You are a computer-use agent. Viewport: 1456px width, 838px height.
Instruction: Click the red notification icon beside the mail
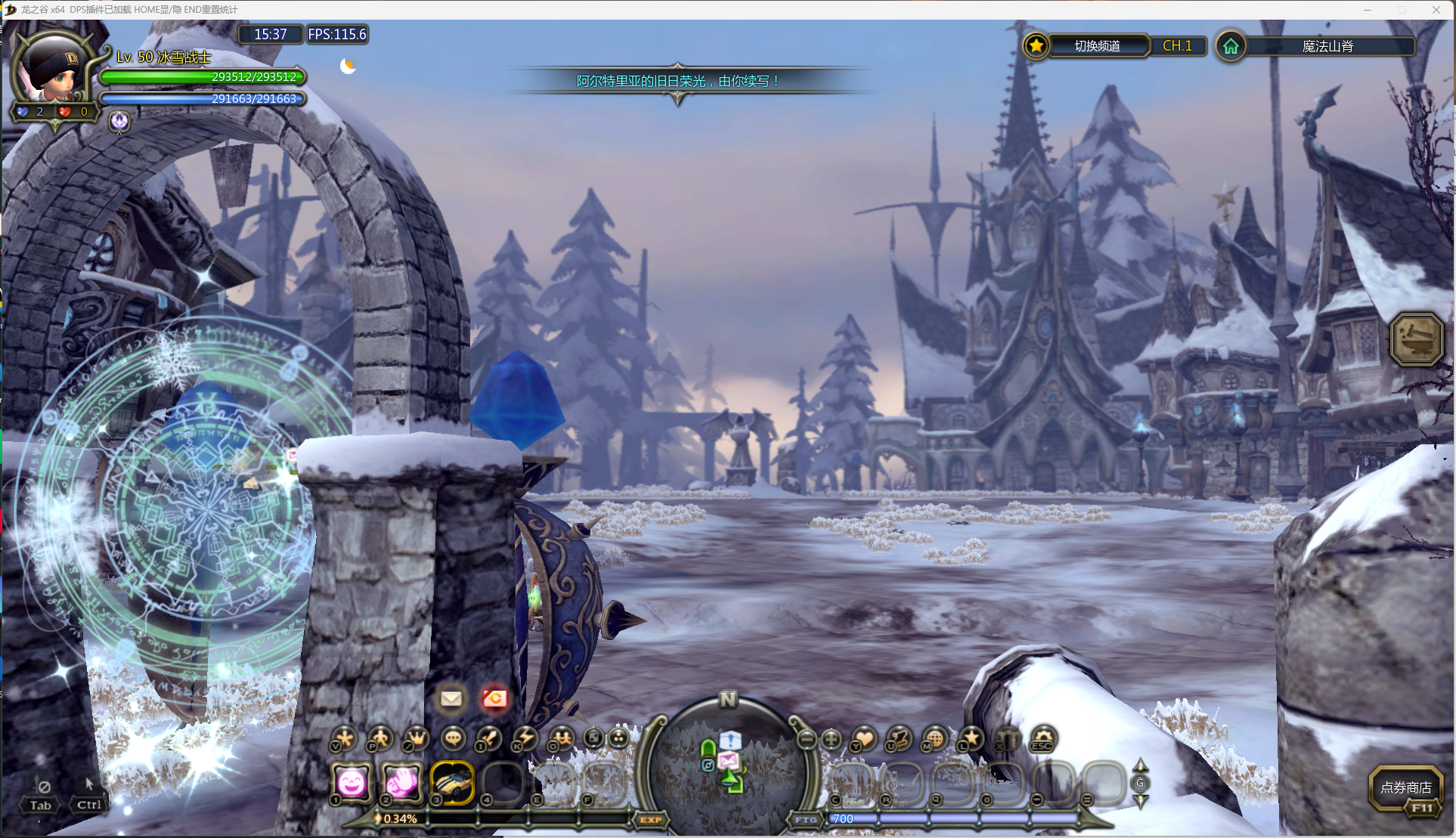click(x=495, y=698)
